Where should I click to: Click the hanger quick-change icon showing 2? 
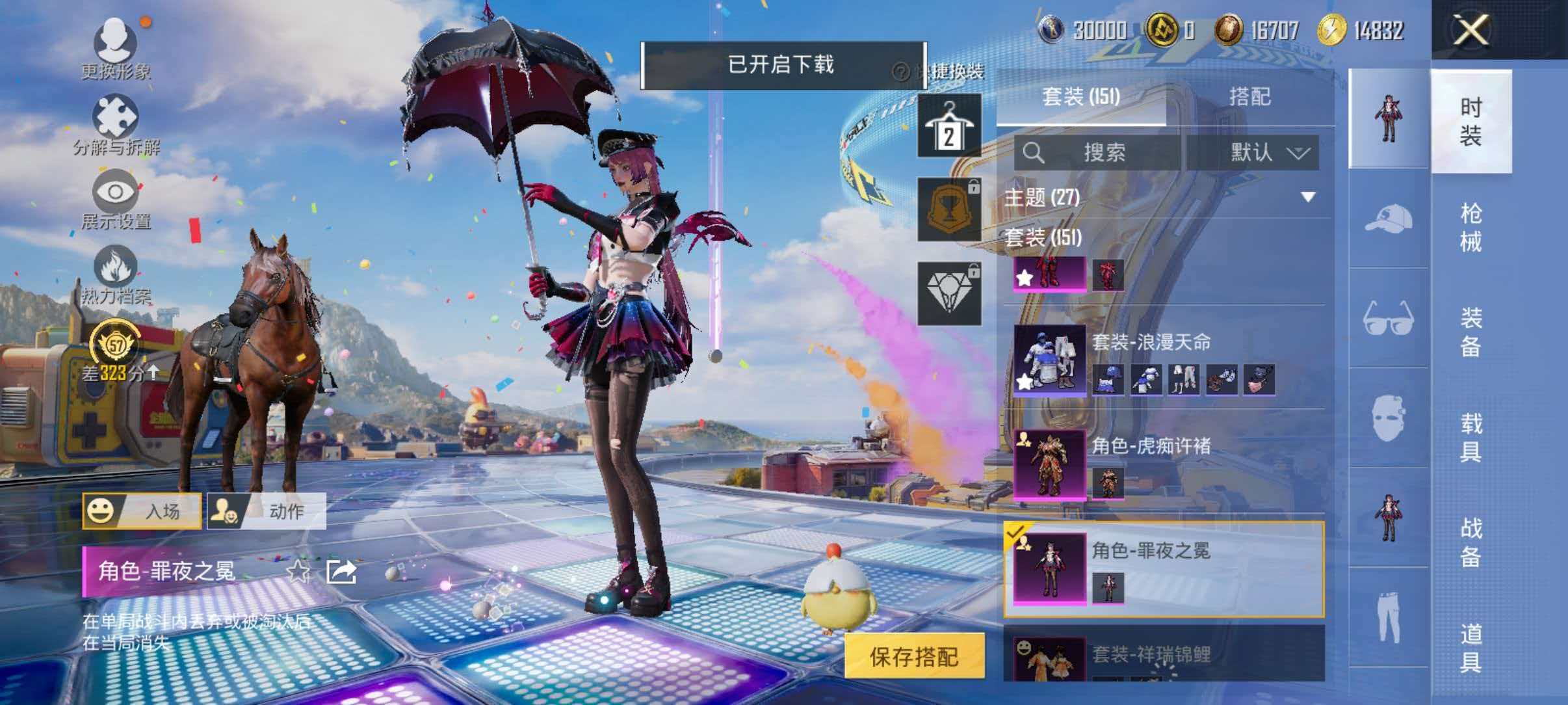point(950,125)
